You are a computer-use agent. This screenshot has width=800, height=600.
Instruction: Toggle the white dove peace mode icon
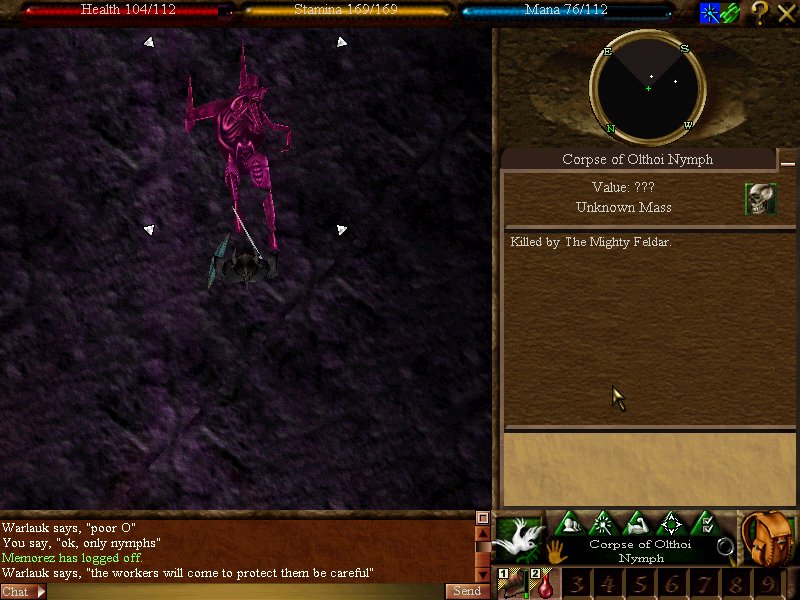point(520,538)
